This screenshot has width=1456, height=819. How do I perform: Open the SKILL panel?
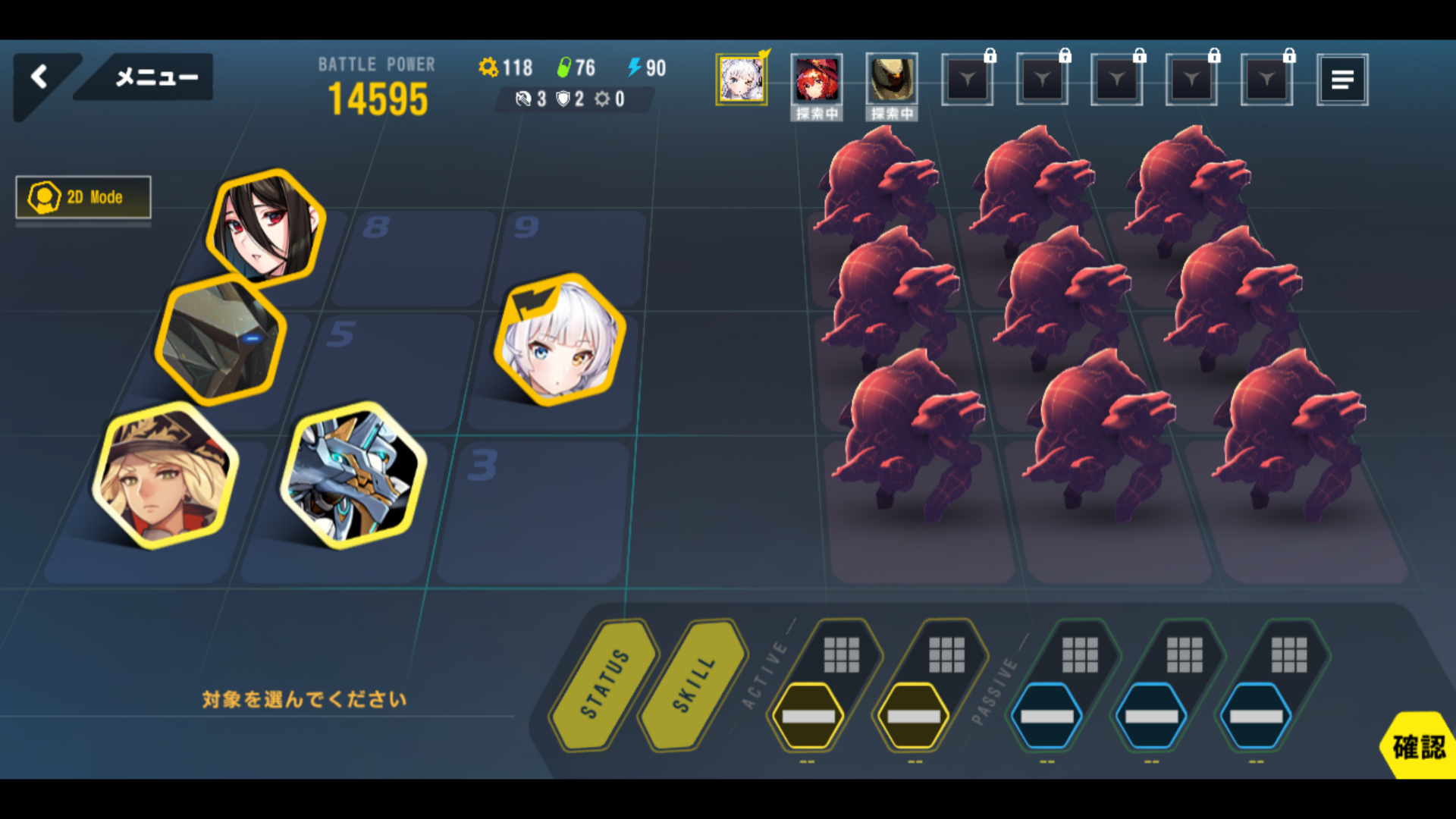(694, 684)
